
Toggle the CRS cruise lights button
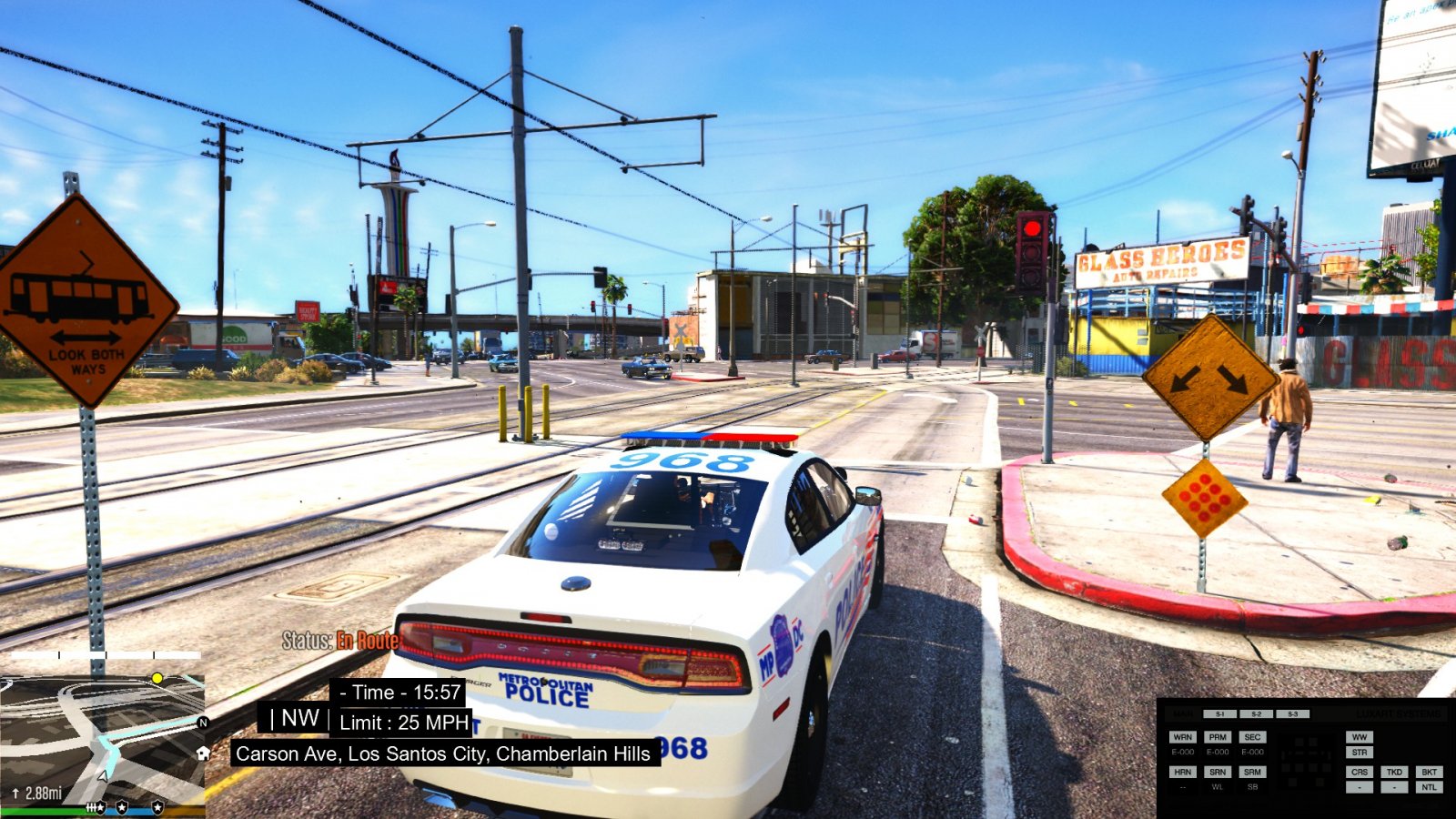1360,772
